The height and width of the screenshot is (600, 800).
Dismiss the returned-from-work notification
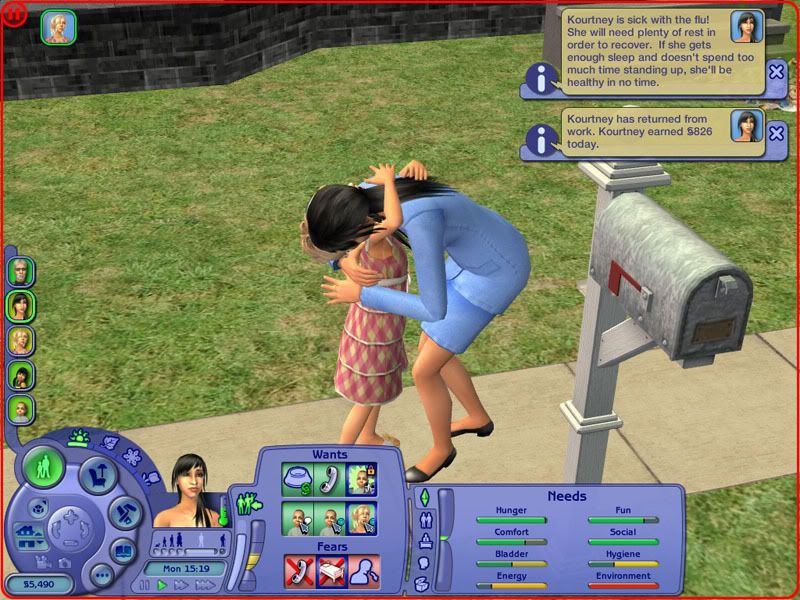click(776, 131)
